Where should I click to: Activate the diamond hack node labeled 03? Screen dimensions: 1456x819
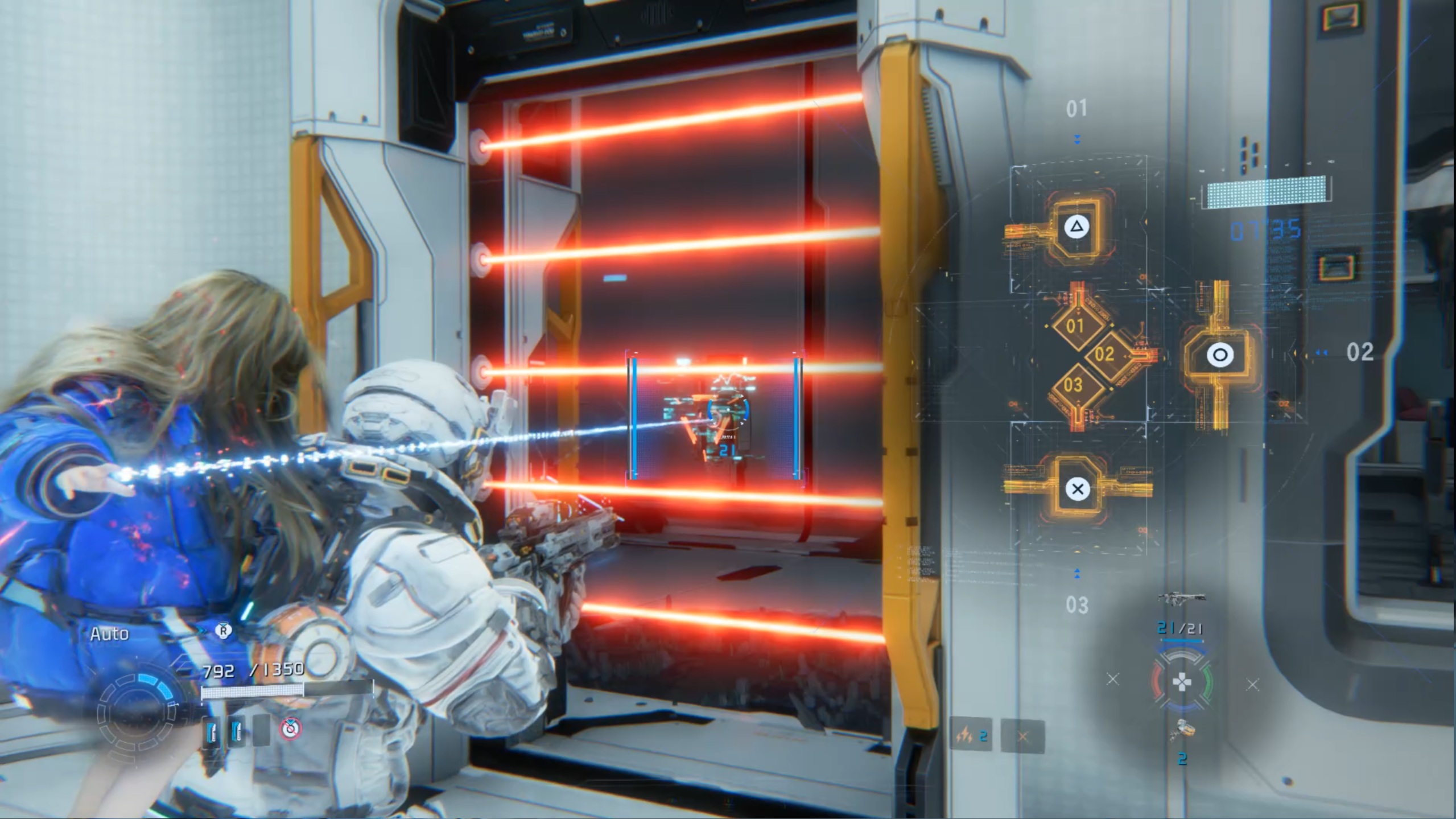(x=1073, y=385)
